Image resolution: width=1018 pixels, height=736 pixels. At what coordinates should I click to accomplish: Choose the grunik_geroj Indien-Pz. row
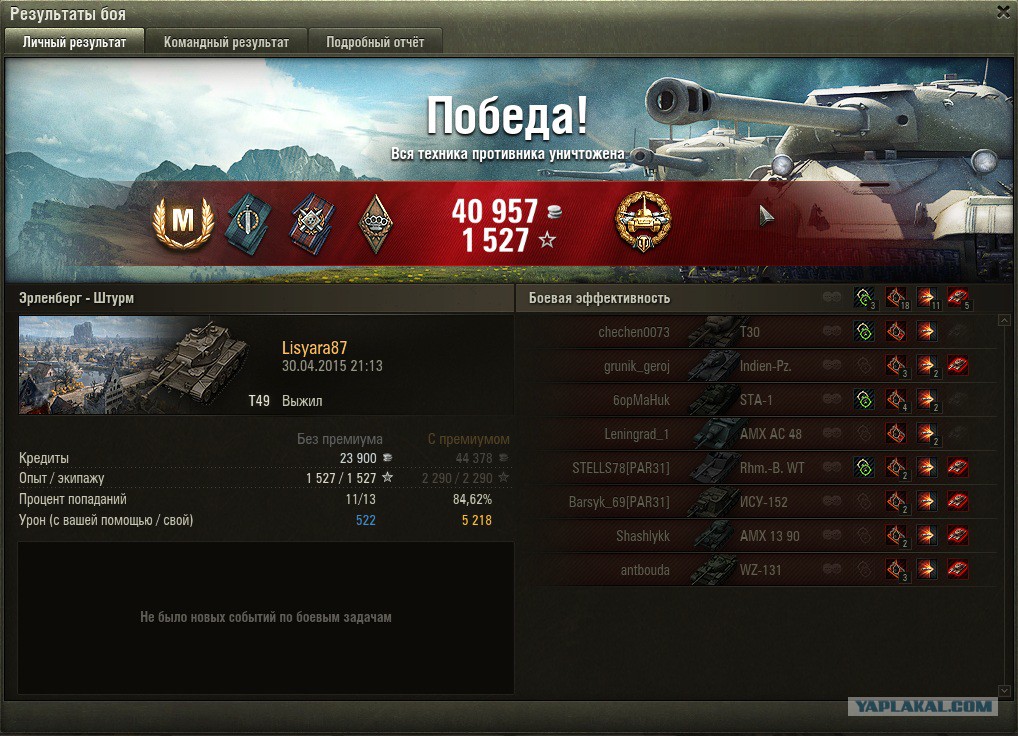point(700,366)
